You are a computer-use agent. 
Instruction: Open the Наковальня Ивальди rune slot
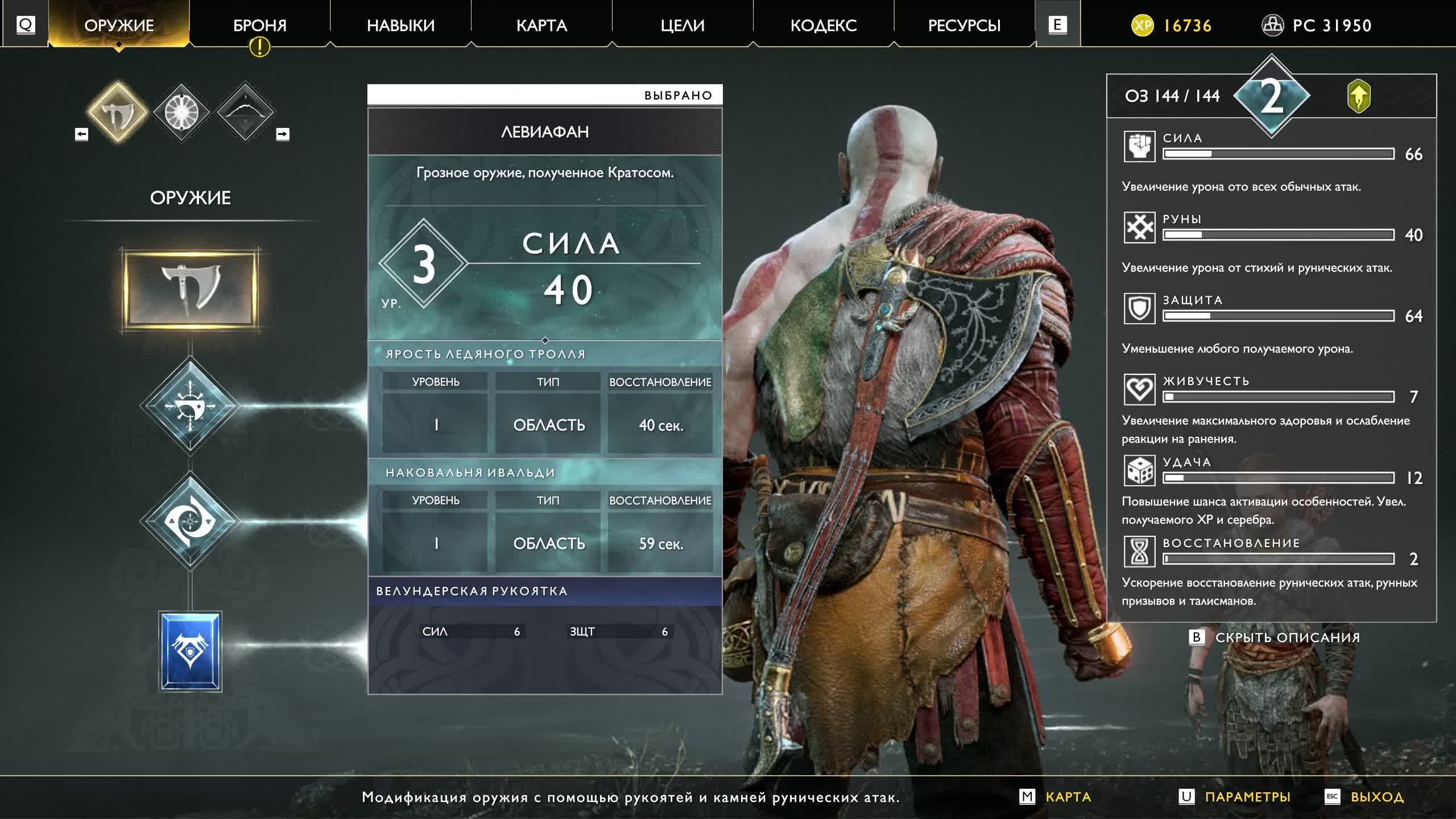point(191,520)
